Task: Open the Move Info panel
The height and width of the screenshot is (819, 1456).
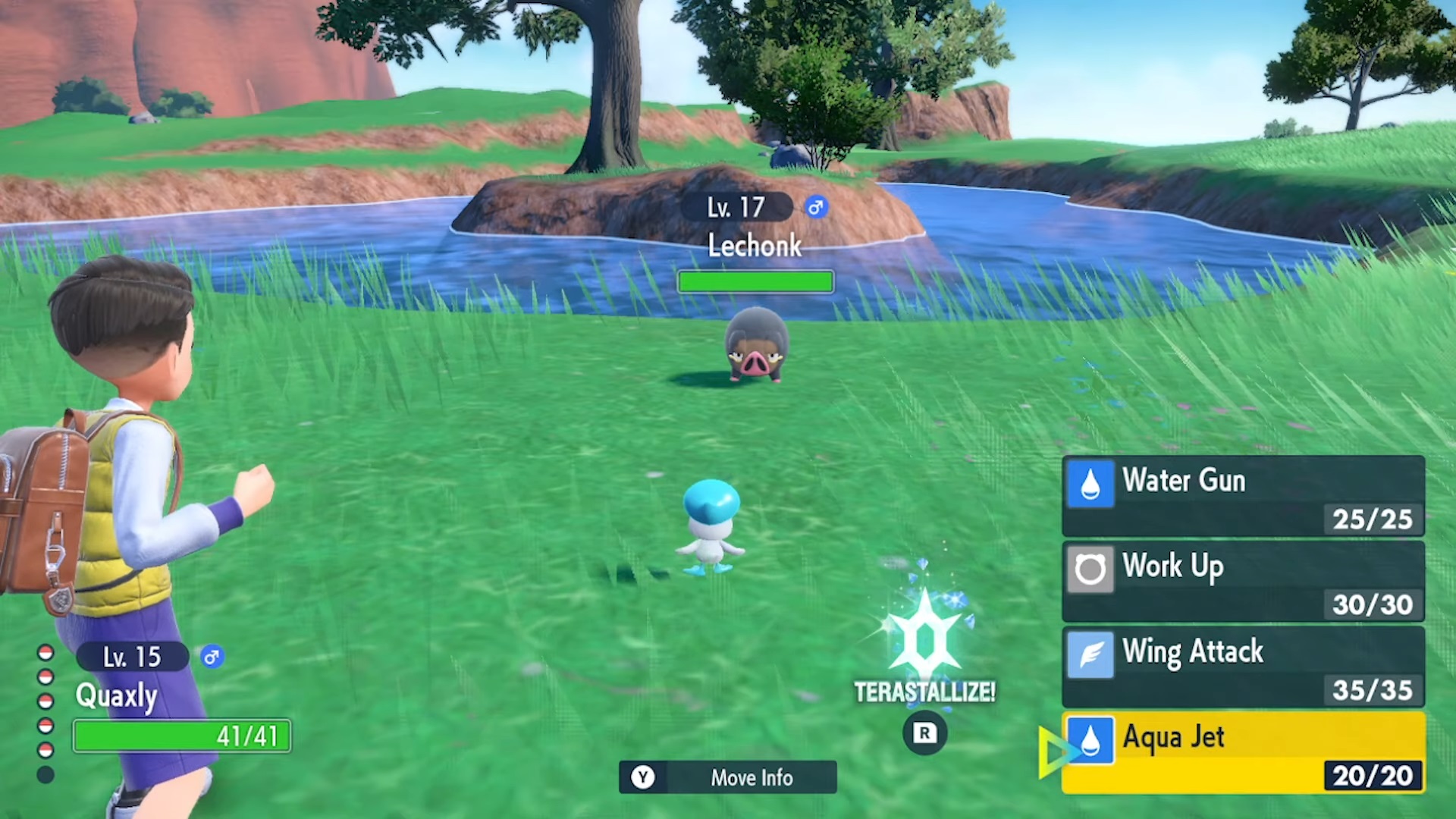Action: click(728, 777)
